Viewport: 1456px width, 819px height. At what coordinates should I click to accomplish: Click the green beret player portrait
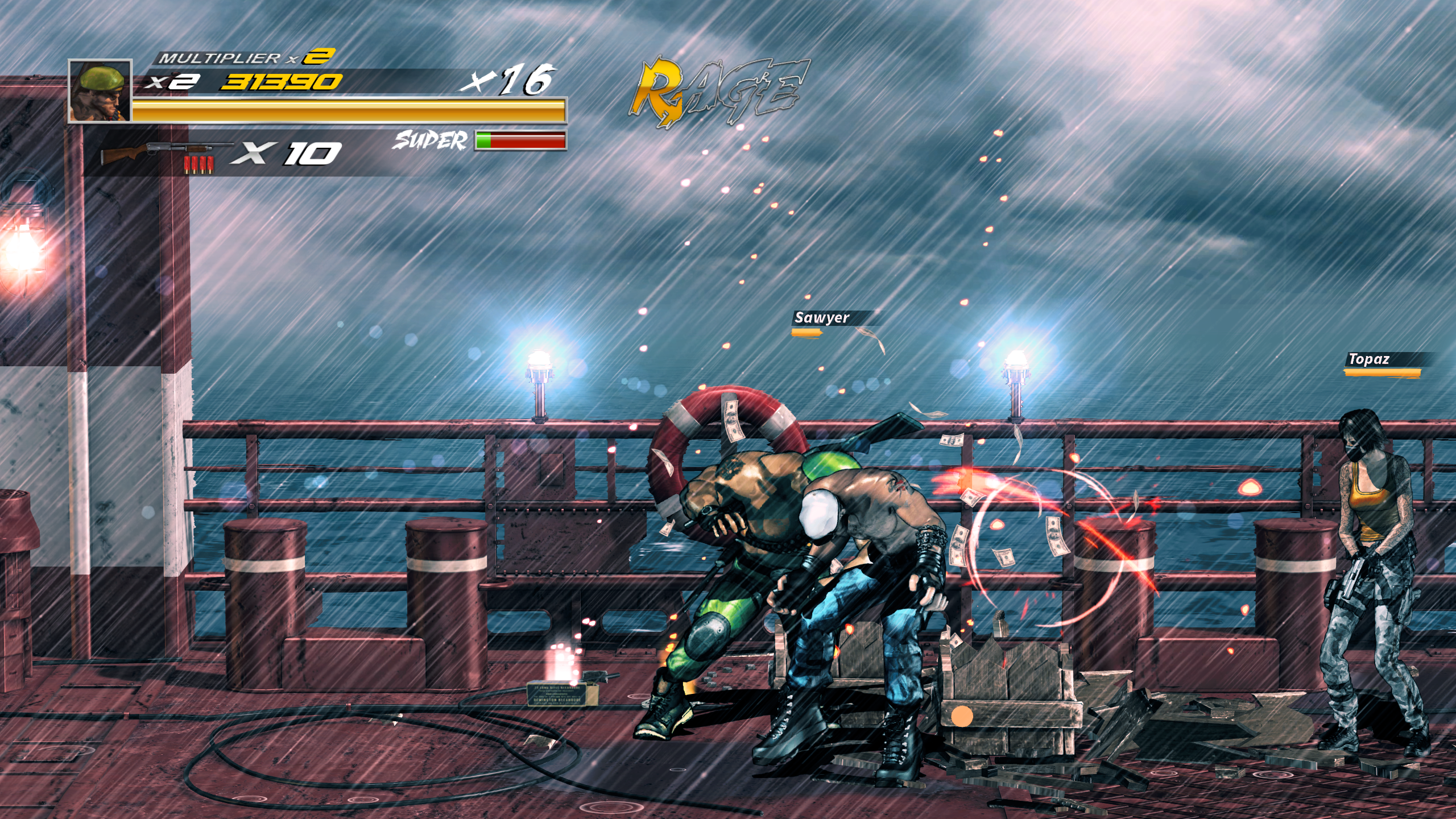100,91
